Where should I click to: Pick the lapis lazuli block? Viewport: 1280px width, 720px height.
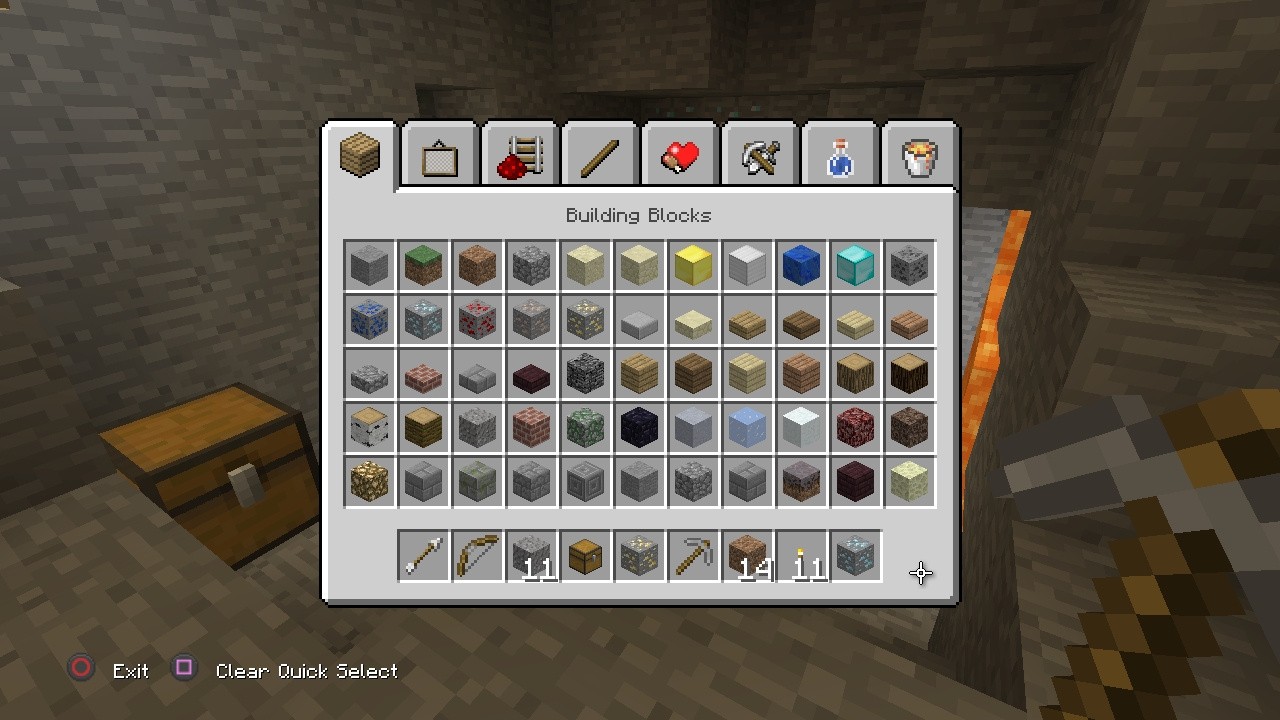(801, 264)
